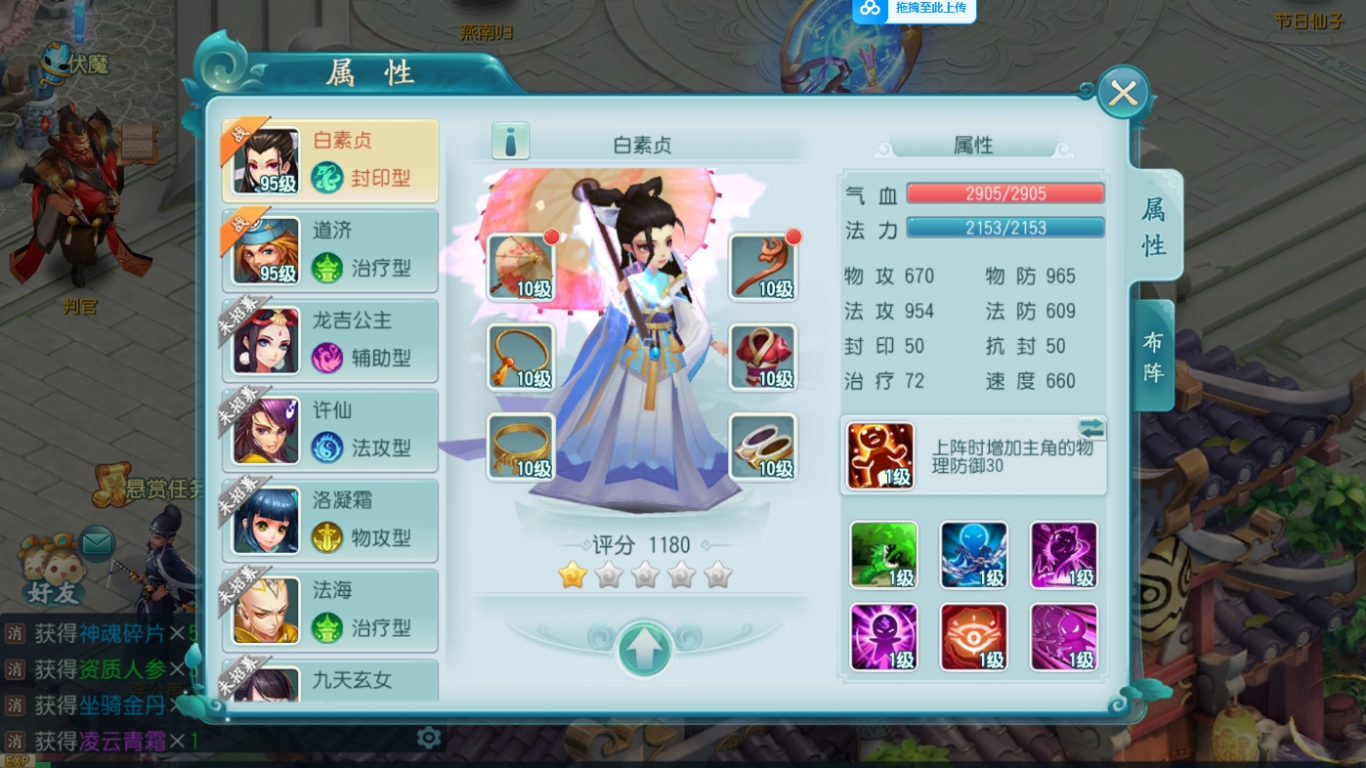The width and height of the screenshot is (1366, 768).
Task: Select the blue chained spirit skill
Action: coord(973,554)
